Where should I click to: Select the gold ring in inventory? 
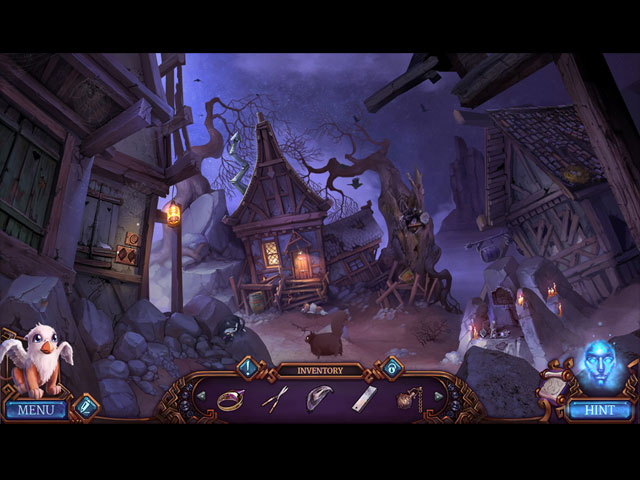coord(230,398)
